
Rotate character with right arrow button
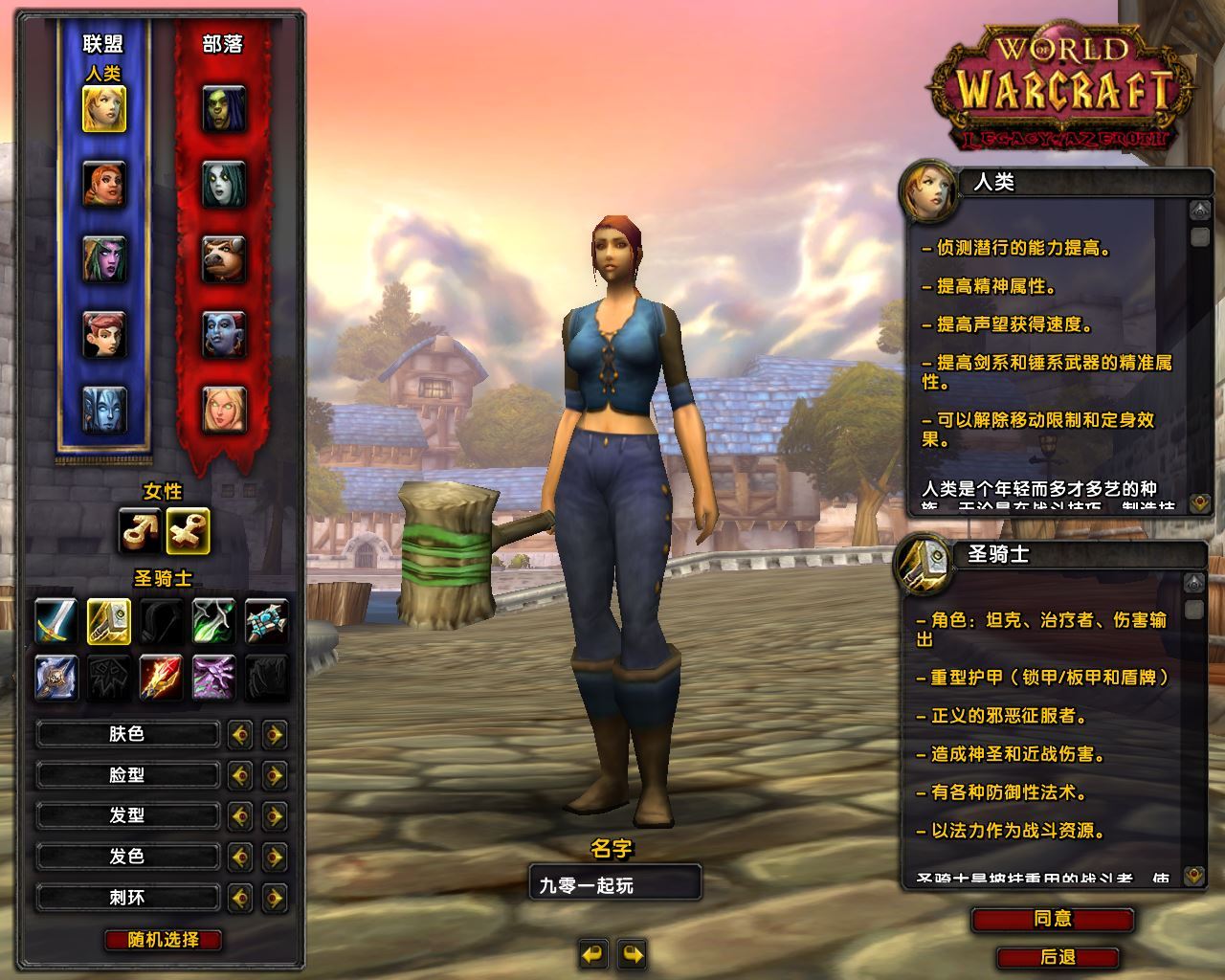[633, 953]
